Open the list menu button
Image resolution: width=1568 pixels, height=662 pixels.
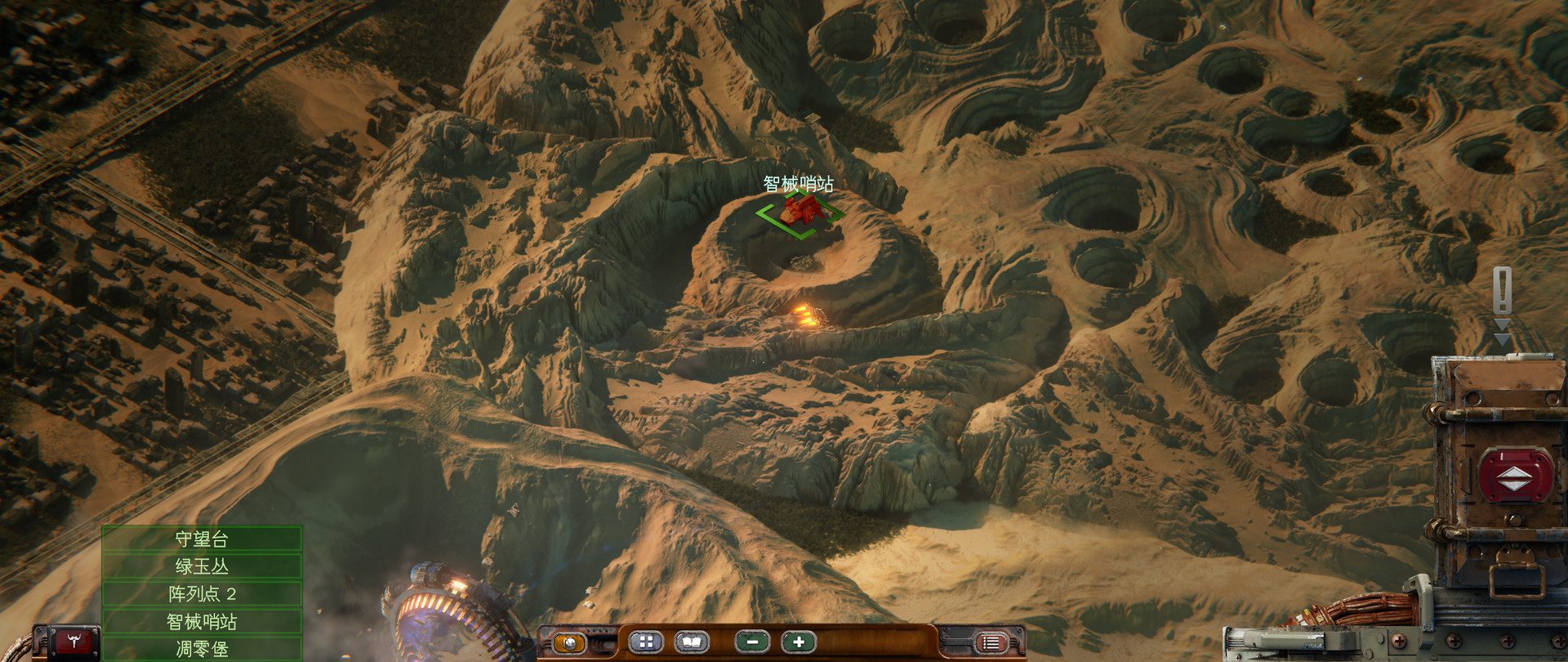(991, 643)
